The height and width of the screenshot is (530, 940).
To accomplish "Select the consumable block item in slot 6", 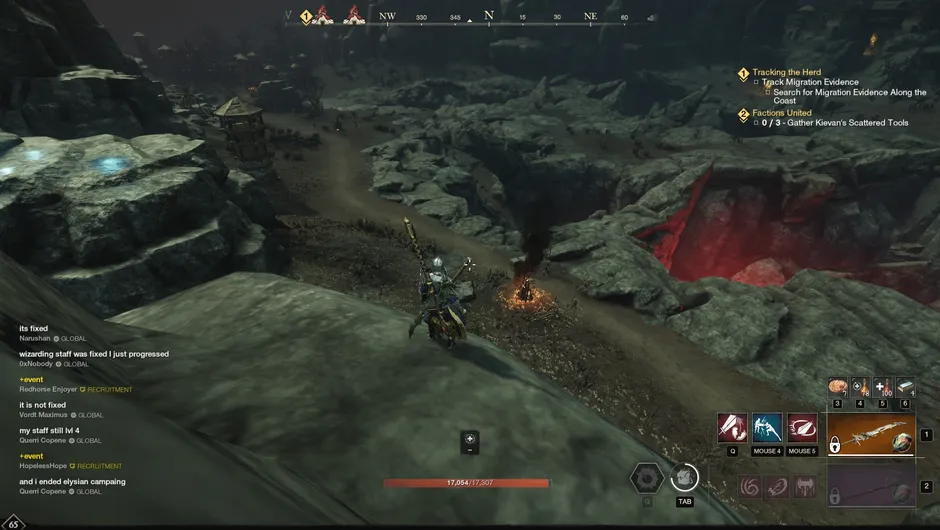I will point(905,387).
